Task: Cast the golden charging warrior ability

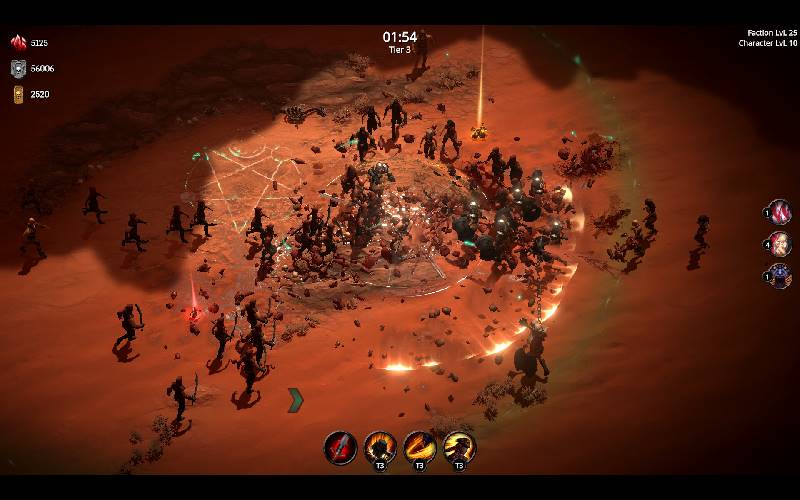Action: click(459, 447)
